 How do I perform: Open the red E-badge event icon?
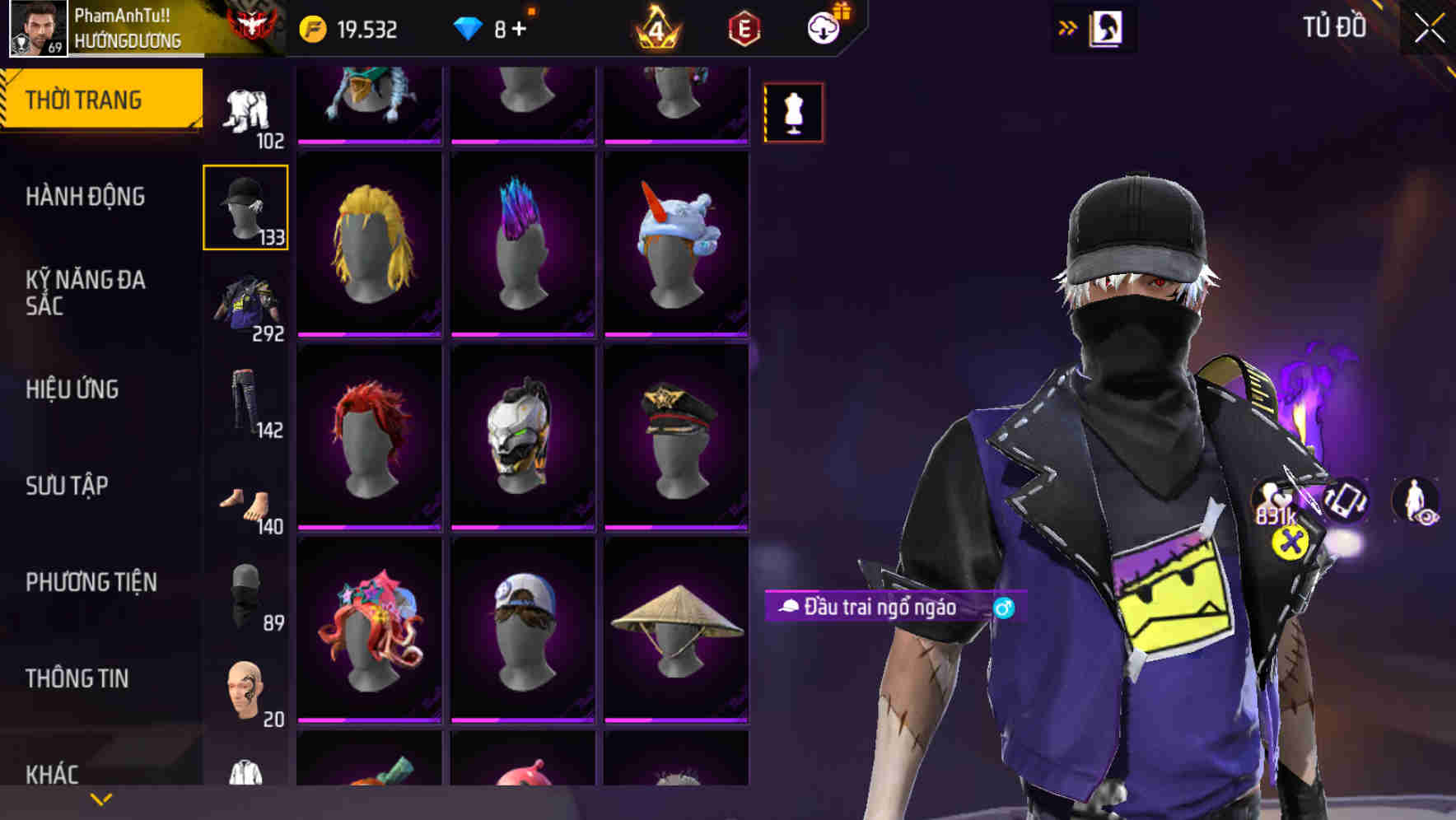pos(743,27)
